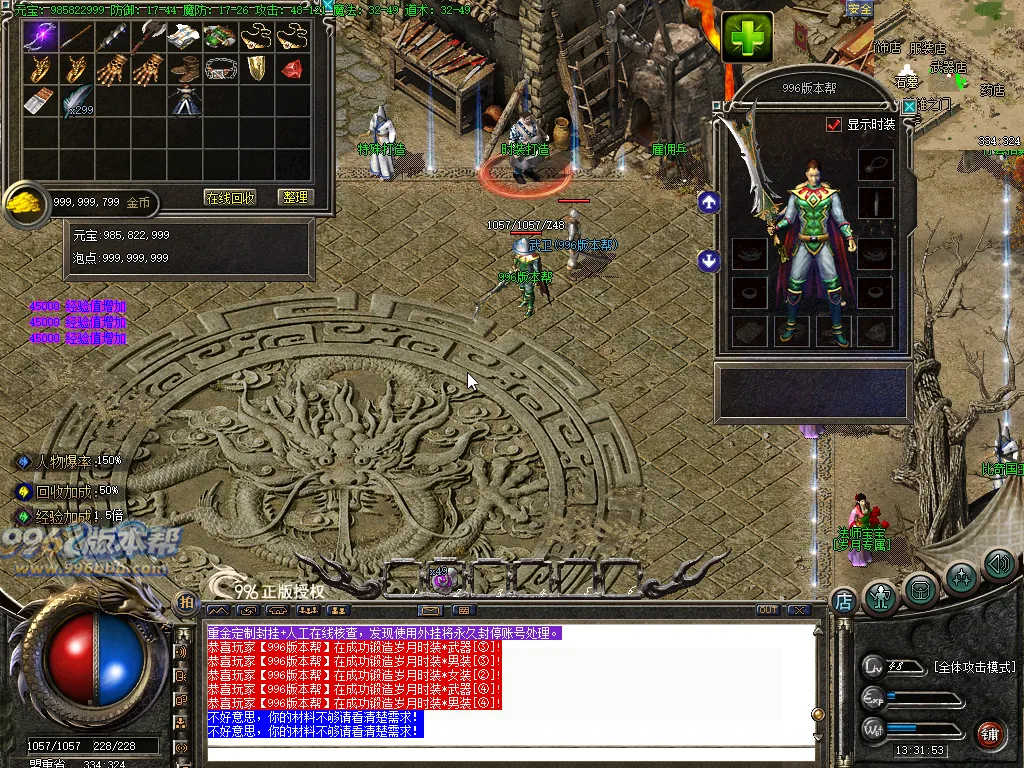Click the round 铺 stall button

pos(990,735)
